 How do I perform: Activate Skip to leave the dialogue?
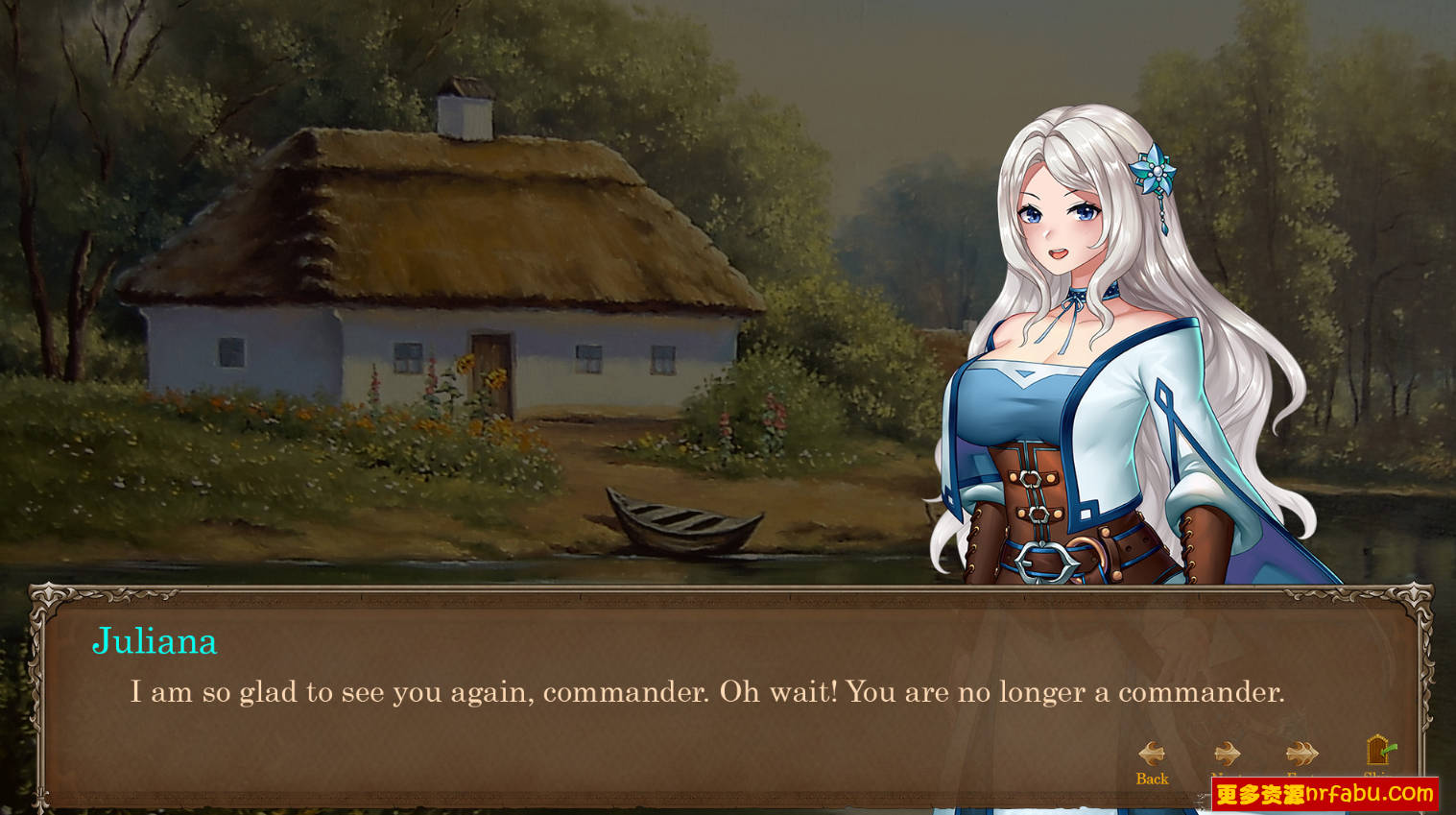pos(1377,751)
